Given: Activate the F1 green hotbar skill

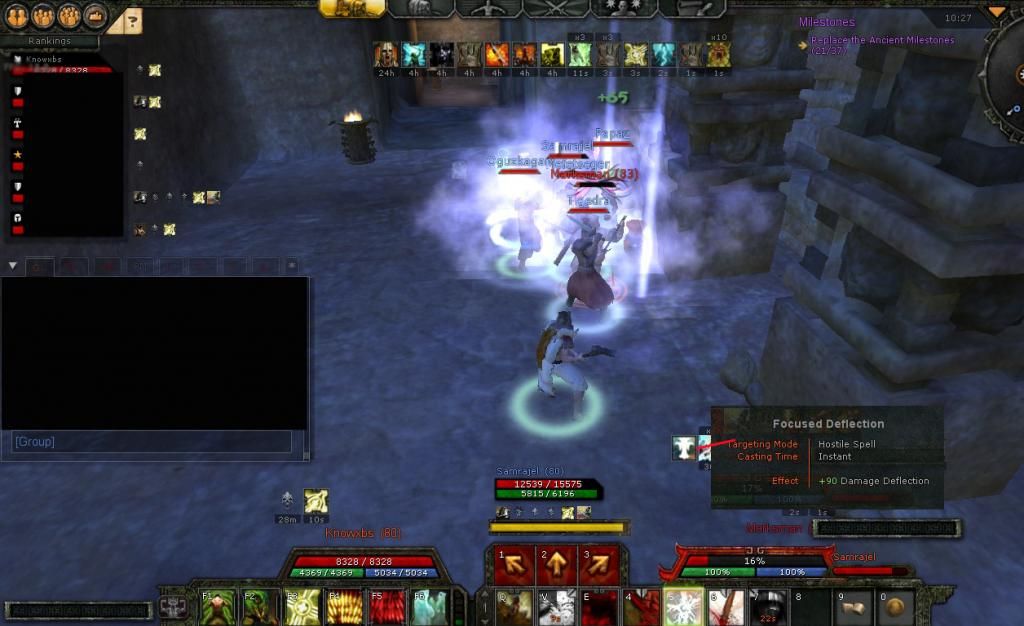Looking at the screenshot, I should point(219,606).
